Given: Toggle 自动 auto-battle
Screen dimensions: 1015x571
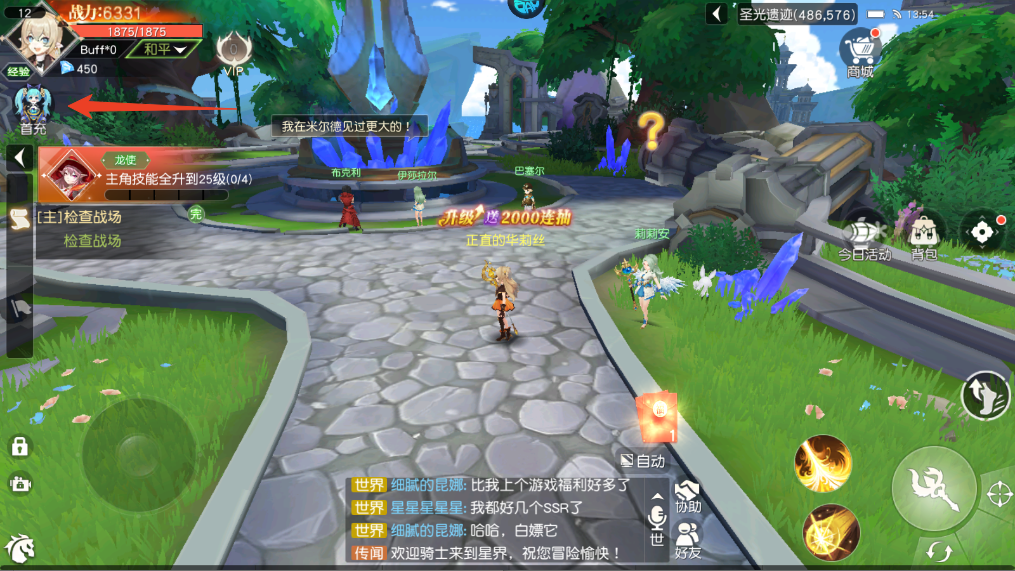Looking at the screenshot, I should click(642, 461).
